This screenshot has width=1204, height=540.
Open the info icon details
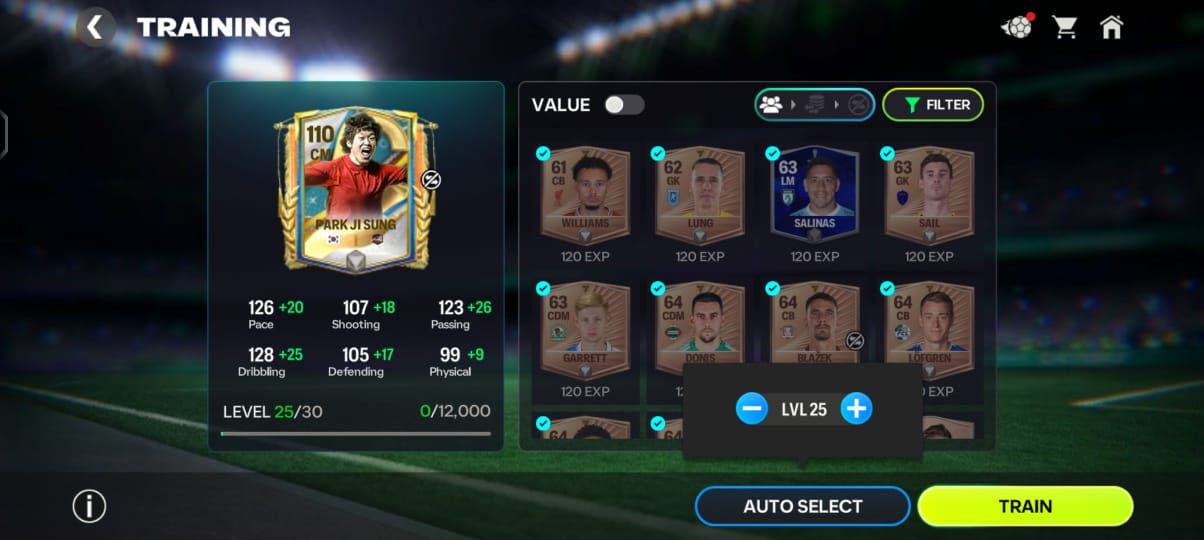click(89, 506)
